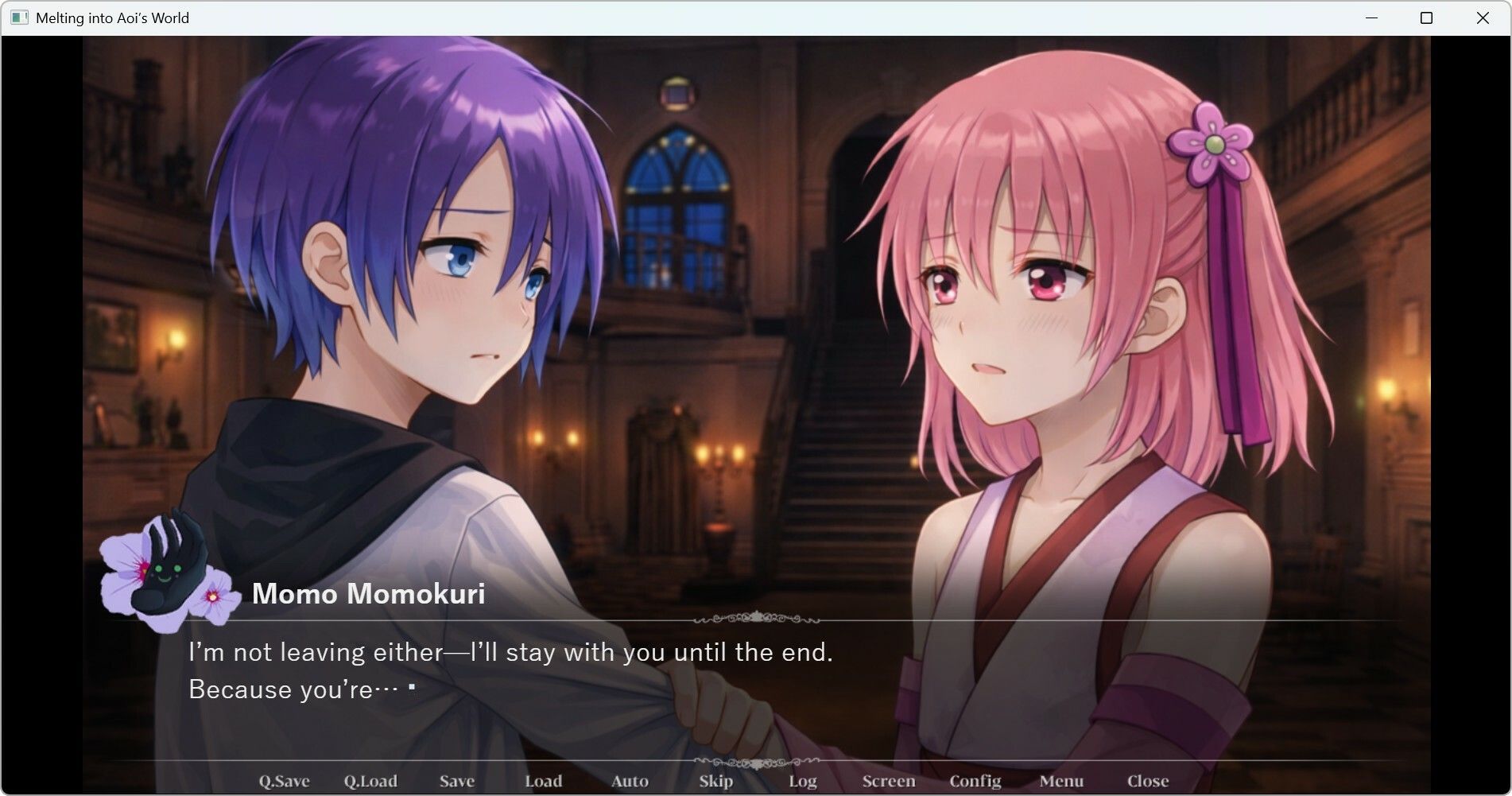Image resolution: width=1512 pixels, height=796 pixels.
Task: Hide the UI with Screen option
Action: click(888, 781)
